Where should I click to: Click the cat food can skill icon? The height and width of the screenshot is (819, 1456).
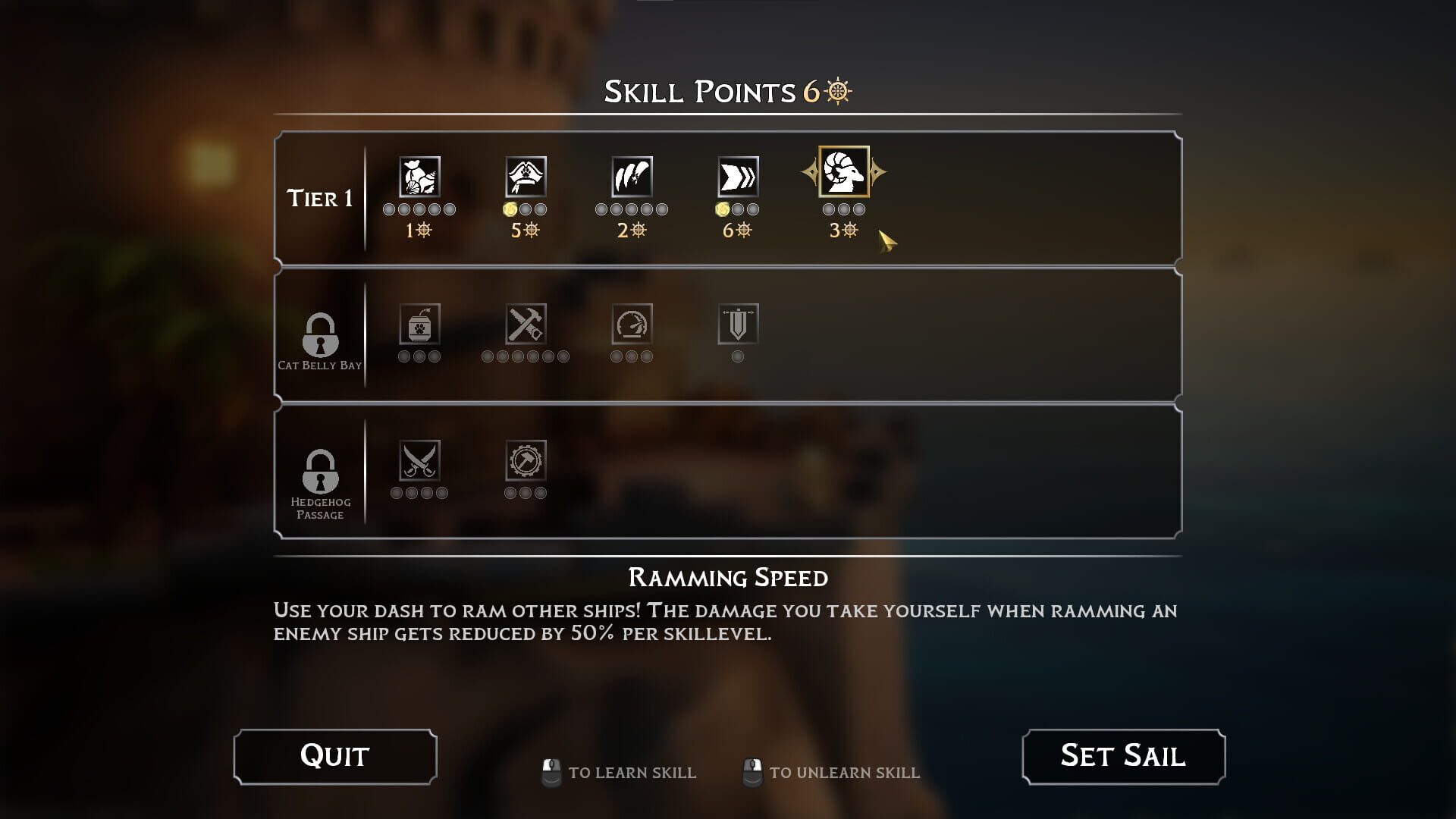[419, 326]
